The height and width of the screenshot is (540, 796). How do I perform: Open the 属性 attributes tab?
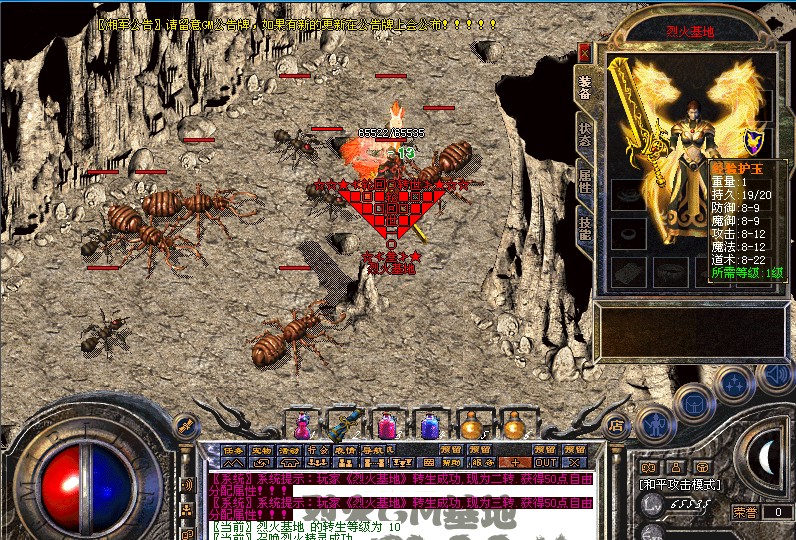coord(585,182)
